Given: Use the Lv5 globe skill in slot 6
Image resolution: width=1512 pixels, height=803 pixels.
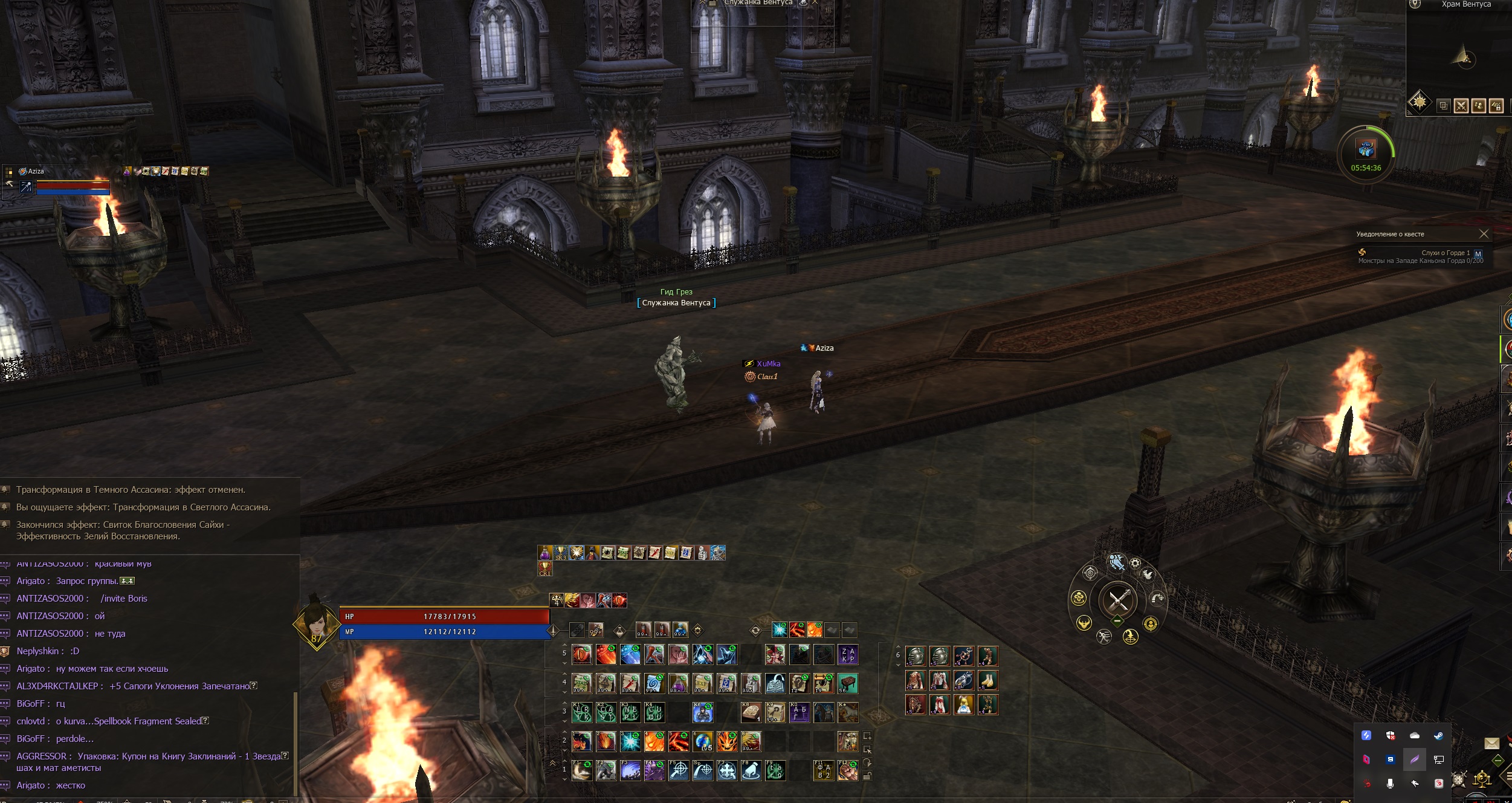Looking at the screenshot, I should pos(703,741).
